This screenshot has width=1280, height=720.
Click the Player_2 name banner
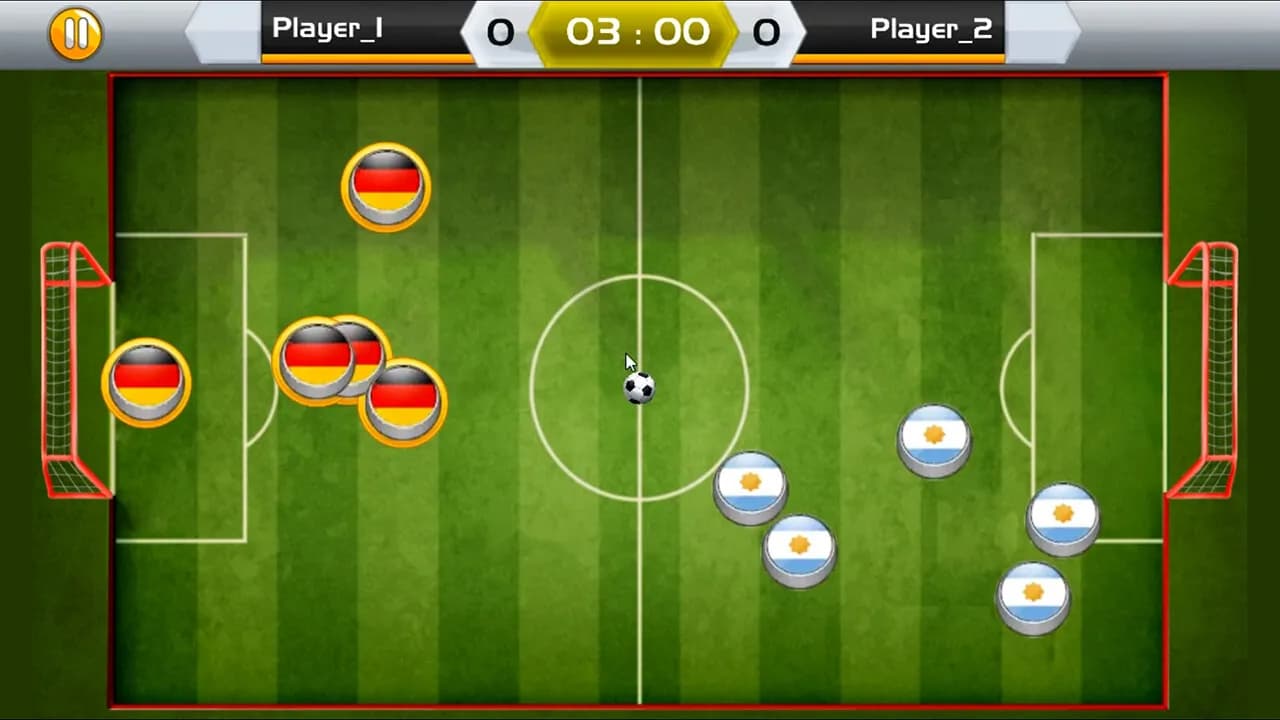point(931,29)
